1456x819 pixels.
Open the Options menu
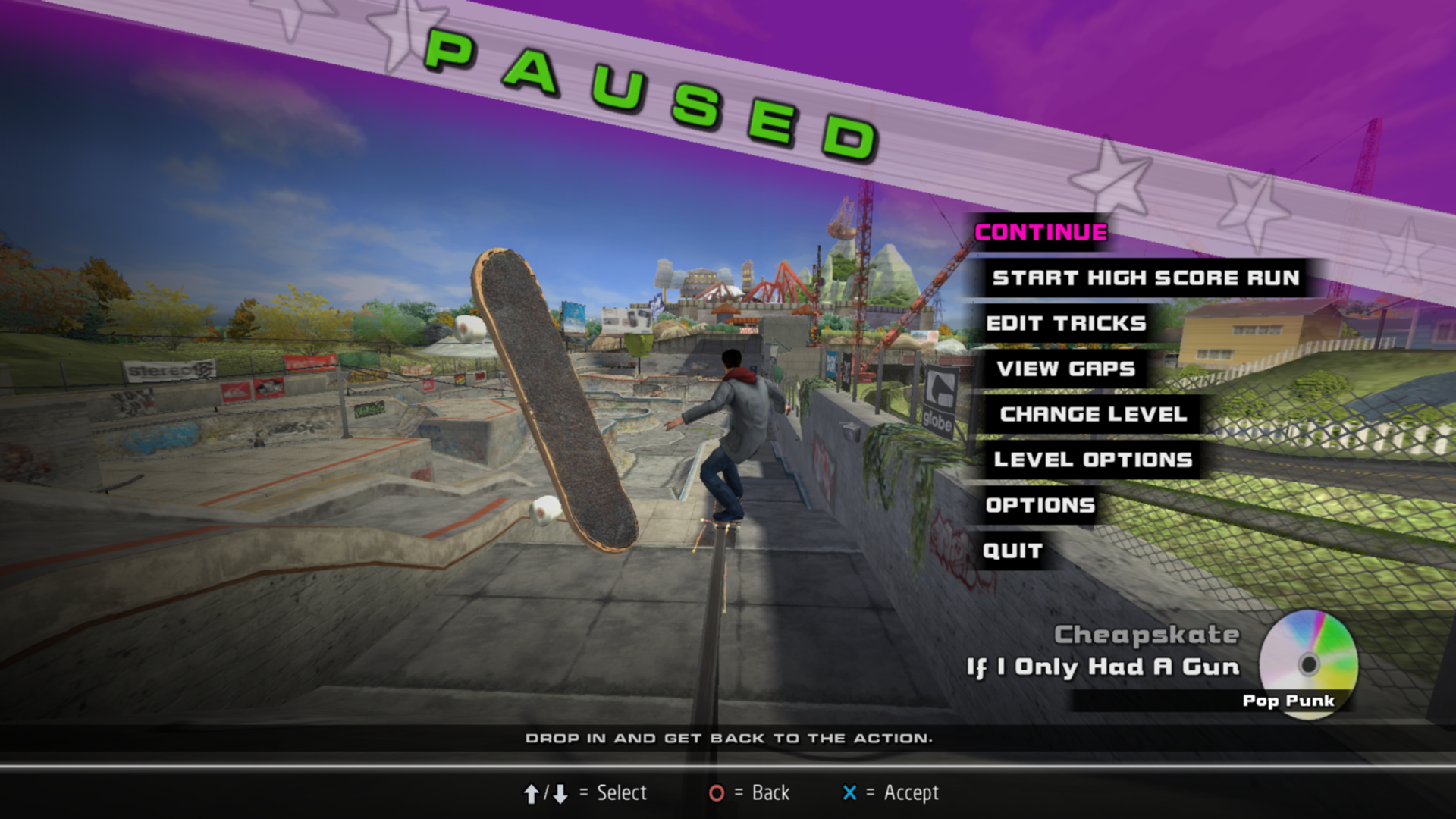pyautogui.click(x=1040, y=505)
